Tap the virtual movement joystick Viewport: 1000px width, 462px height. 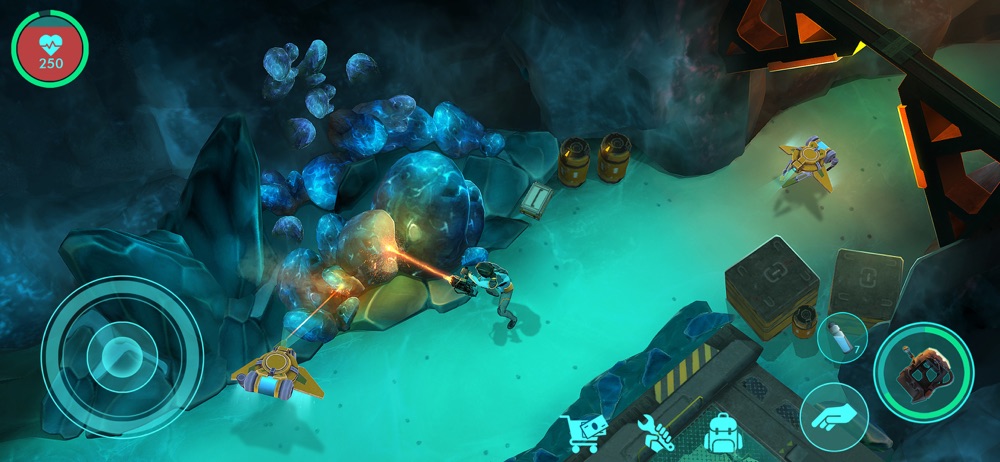(122, 356)
